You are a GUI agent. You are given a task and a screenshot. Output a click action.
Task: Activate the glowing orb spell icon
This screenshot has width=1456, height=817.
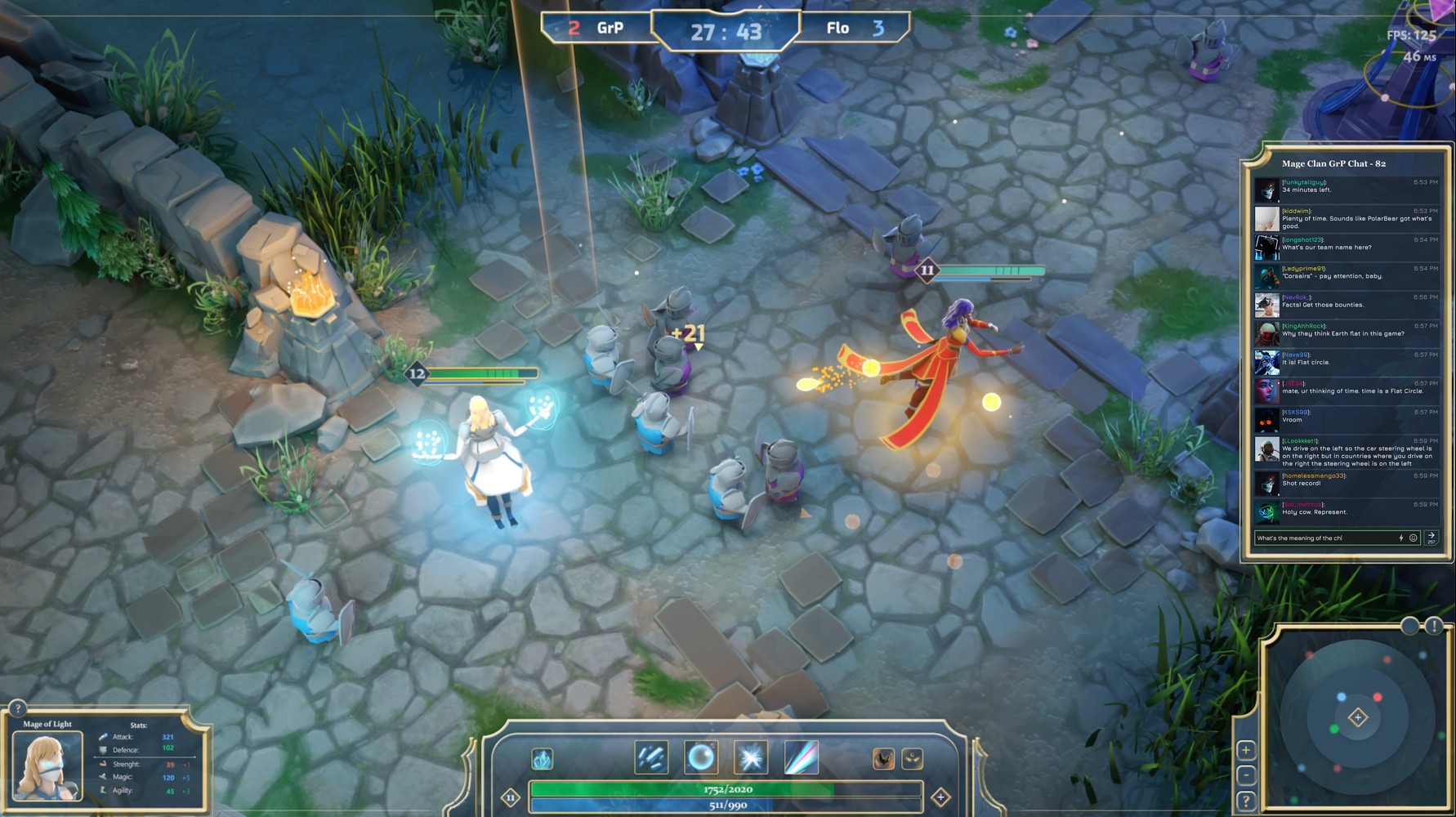700,757
